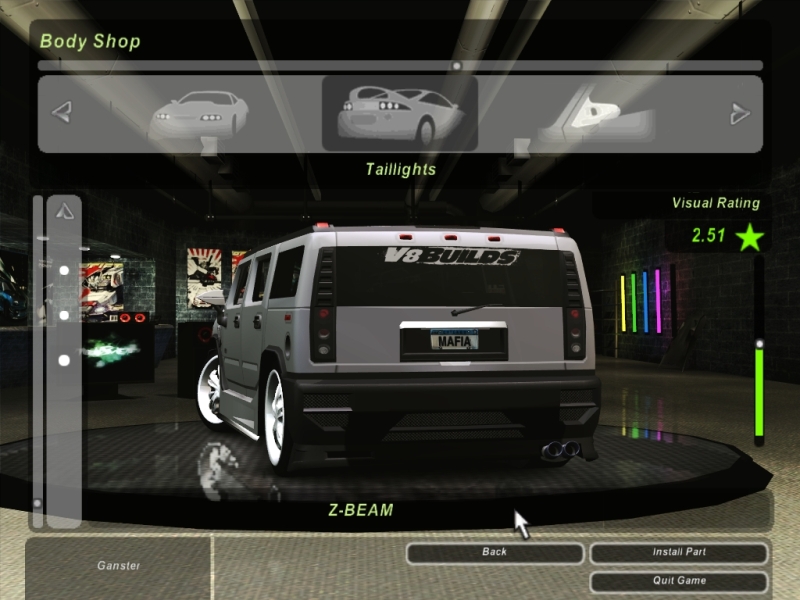Click the left carousel arrow
The image size is (800, 600).
[x=62, y=113]
